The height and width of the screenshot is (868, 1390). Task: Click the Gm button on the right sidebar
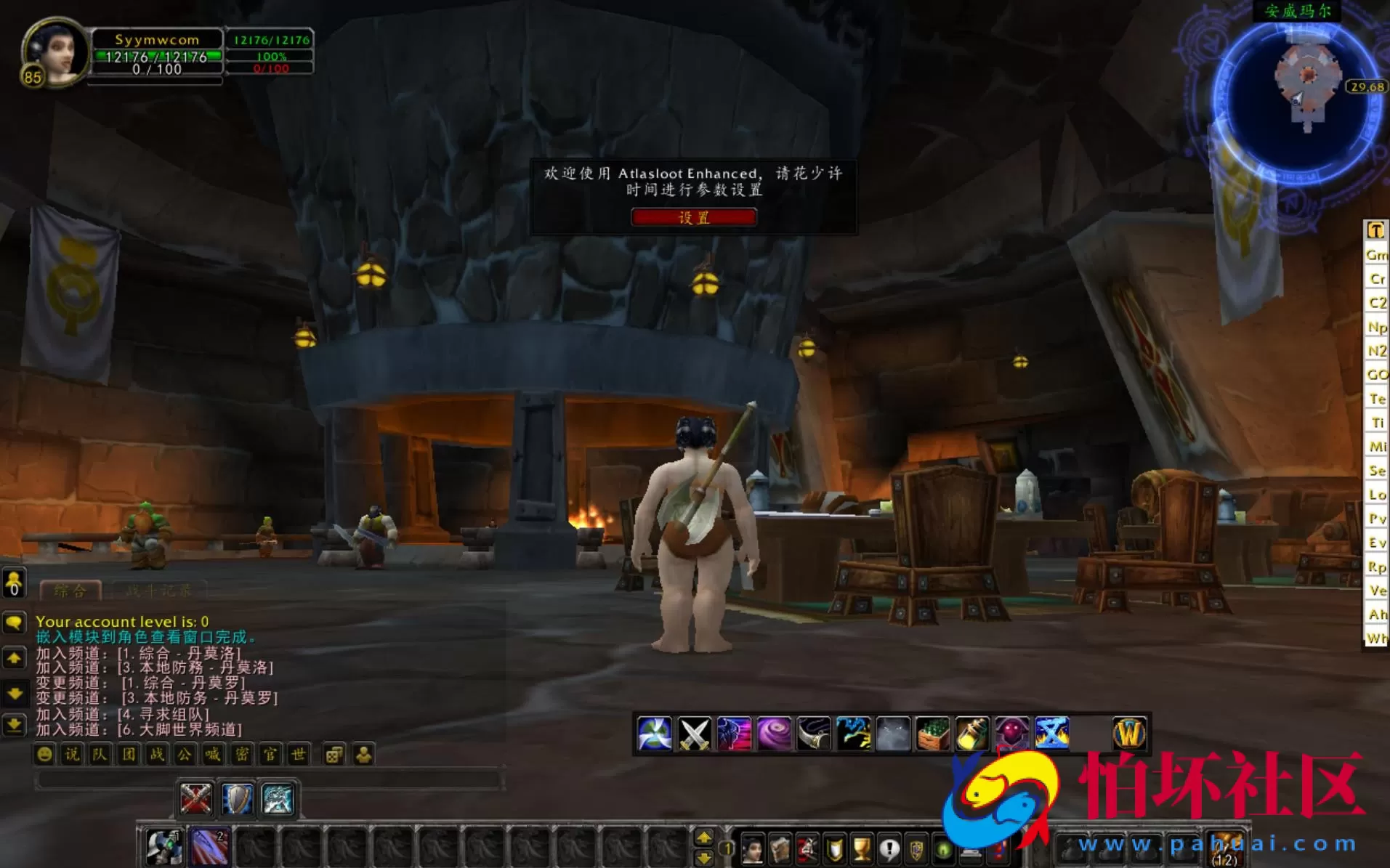click(1377, 256)
